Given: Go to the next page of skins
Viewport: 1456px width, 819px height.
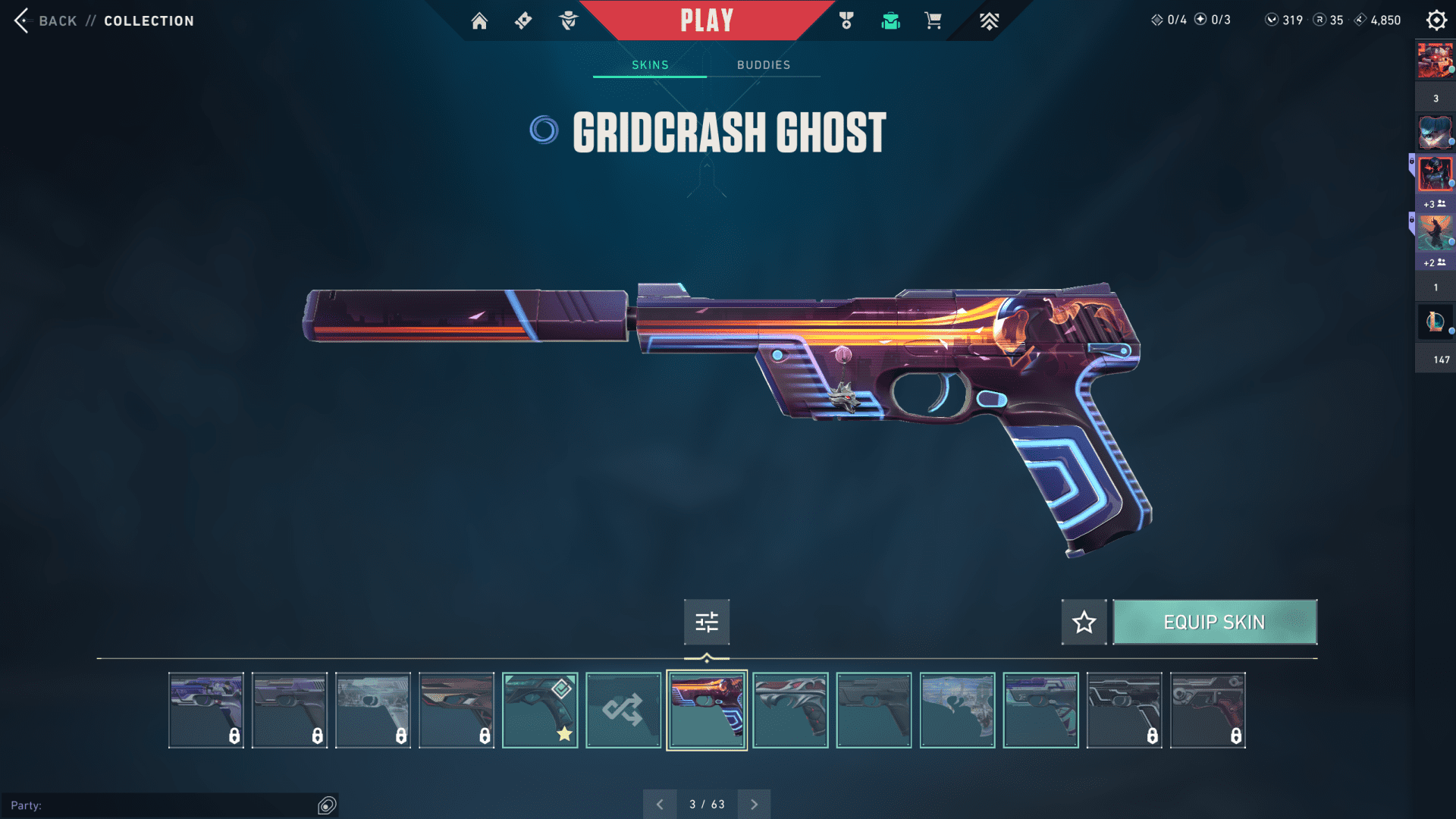Looking at the screenshot, I should tap(754, 804).
